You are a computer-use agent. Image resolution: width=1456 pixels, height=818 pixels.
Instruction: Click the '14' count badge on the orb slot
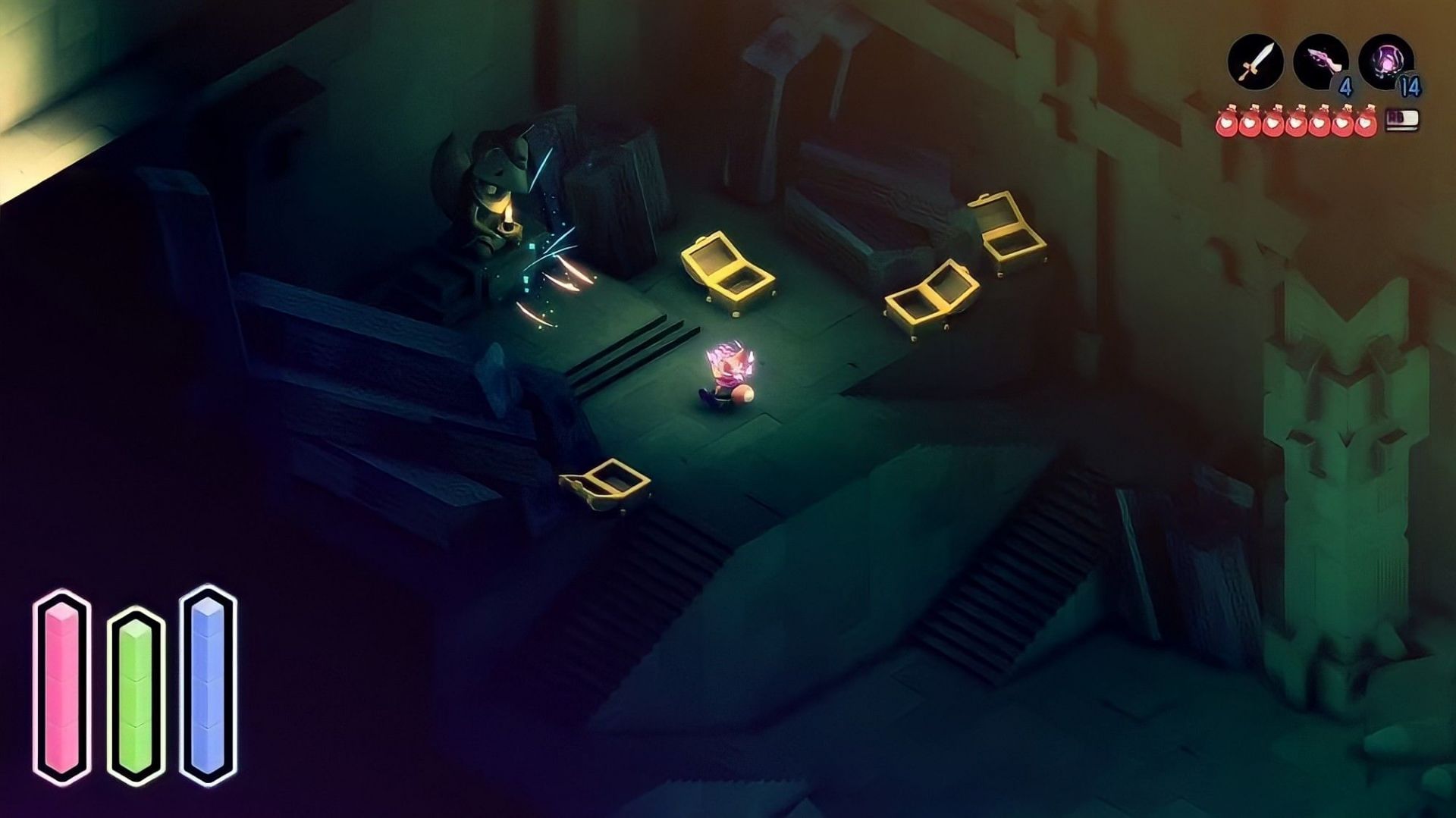(x=1412, y=86)
